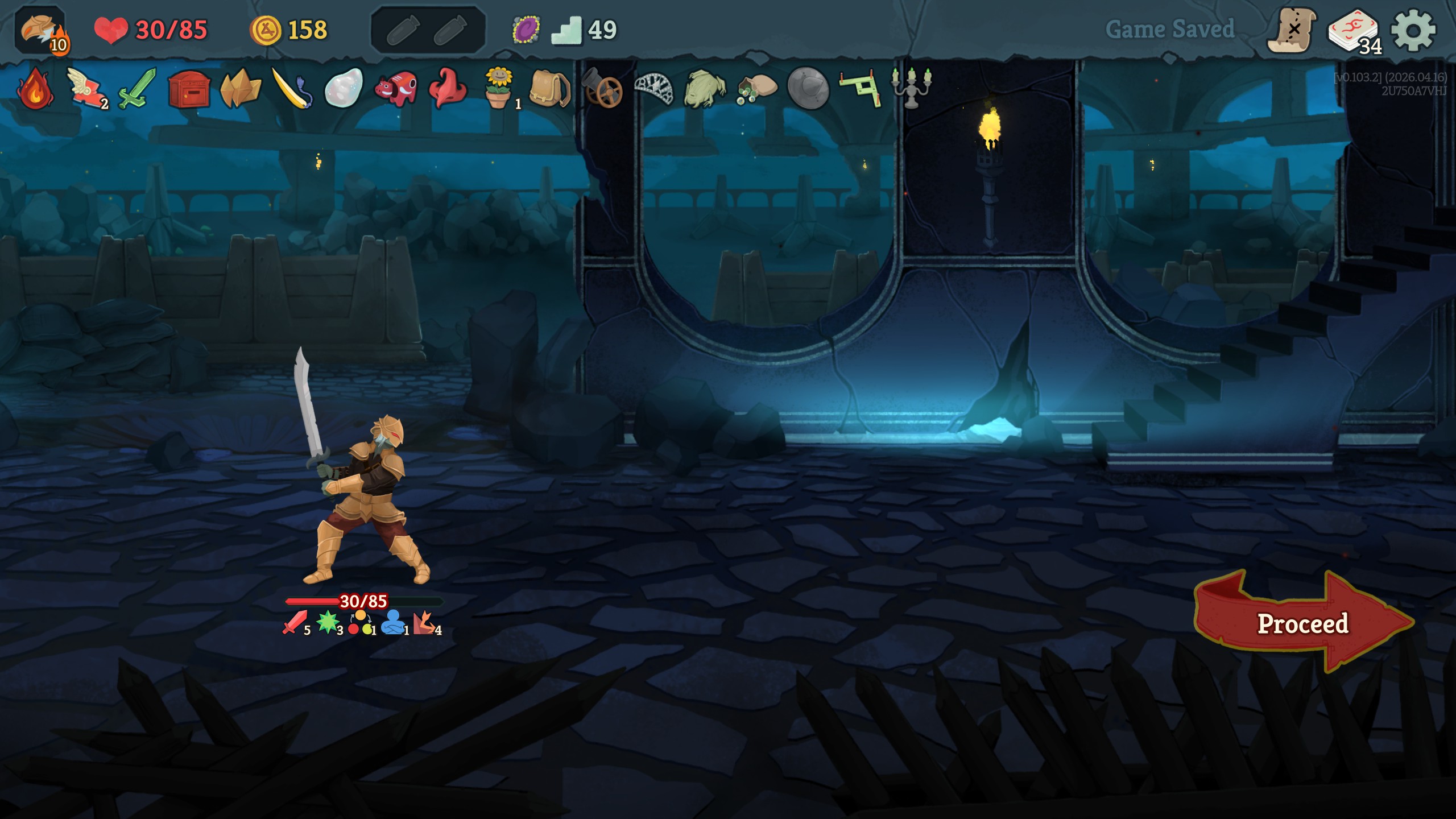
Task: Select the potted sunflower relic
Action: tap(499, 89)
